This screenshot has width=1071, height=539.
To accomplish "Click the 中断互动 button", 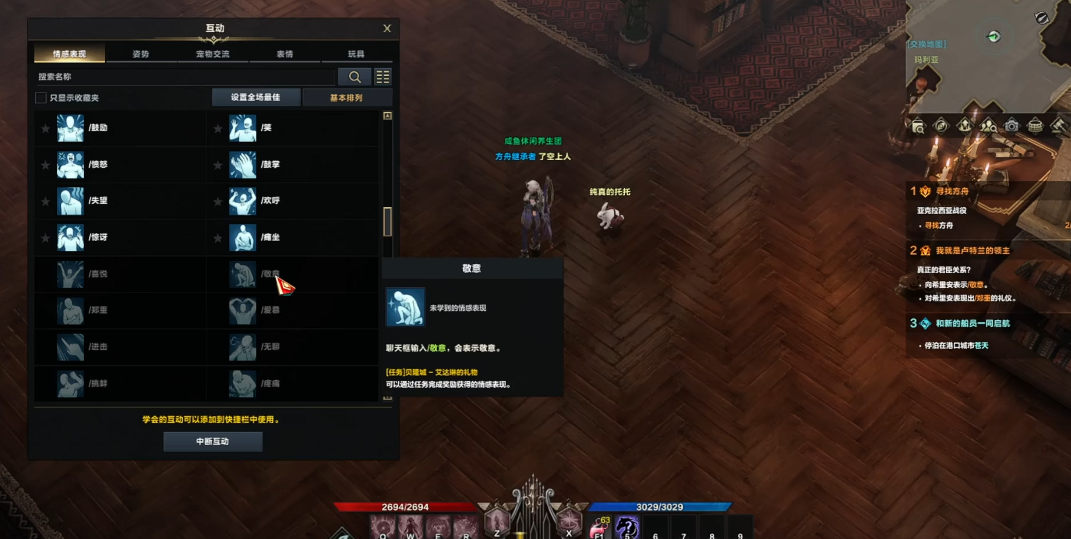I will pyautogui.click(x=213, y=441).
